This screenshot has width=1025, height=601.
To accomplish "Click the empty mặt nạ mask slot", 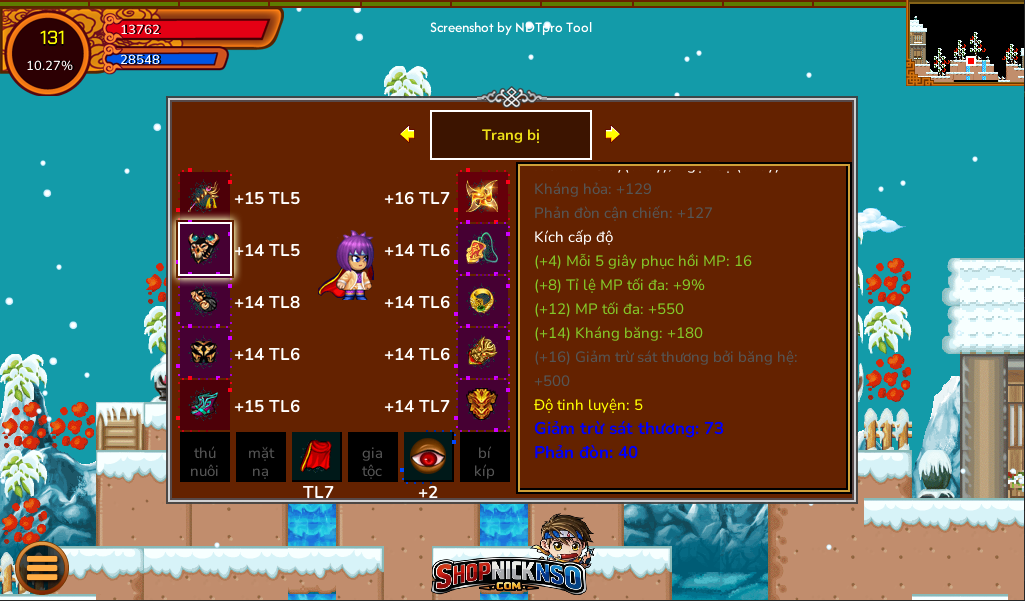I will pyautogui.click(x=261, y=457).
